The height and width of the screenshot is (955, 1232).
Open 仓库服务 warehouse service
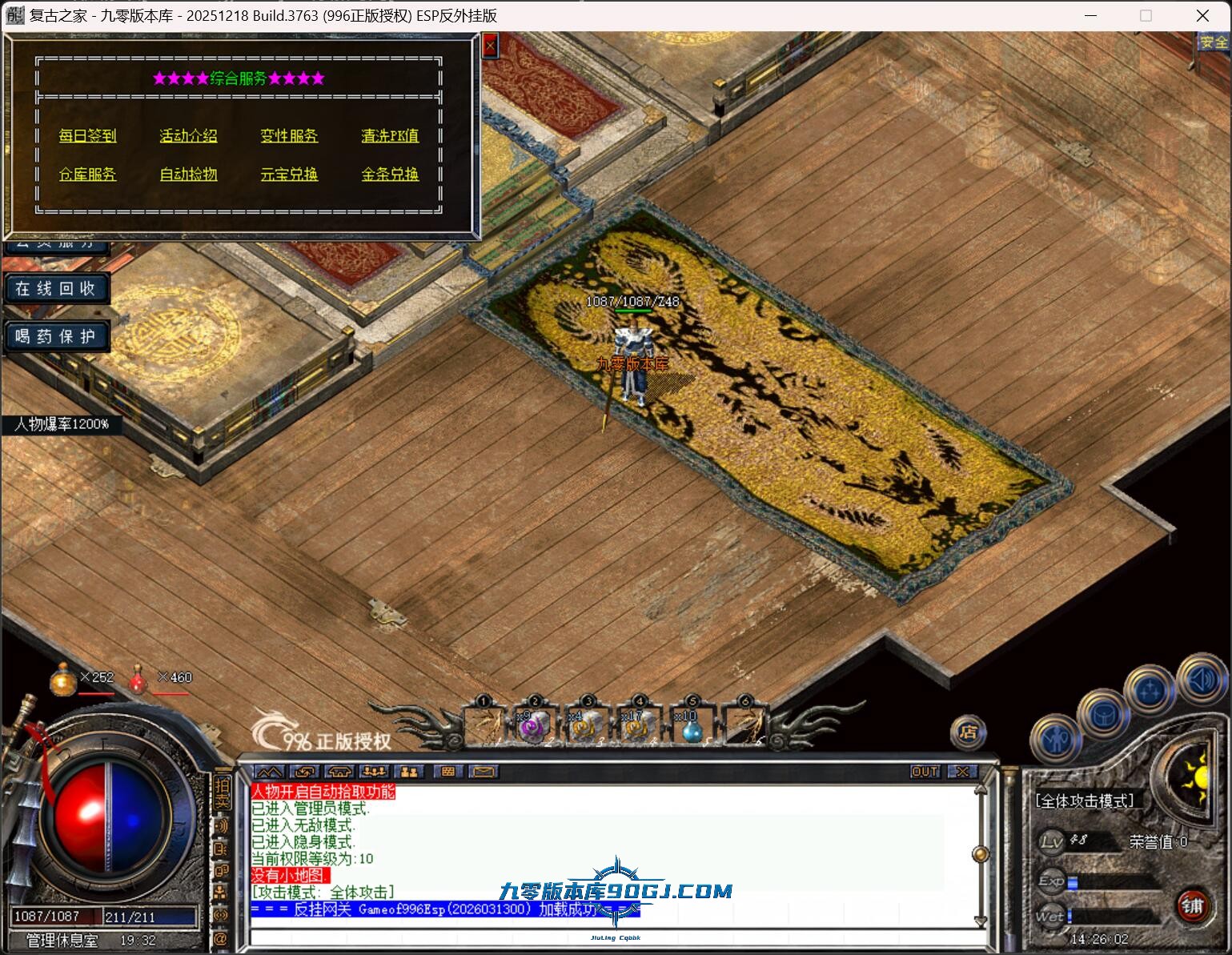point(88,175)
